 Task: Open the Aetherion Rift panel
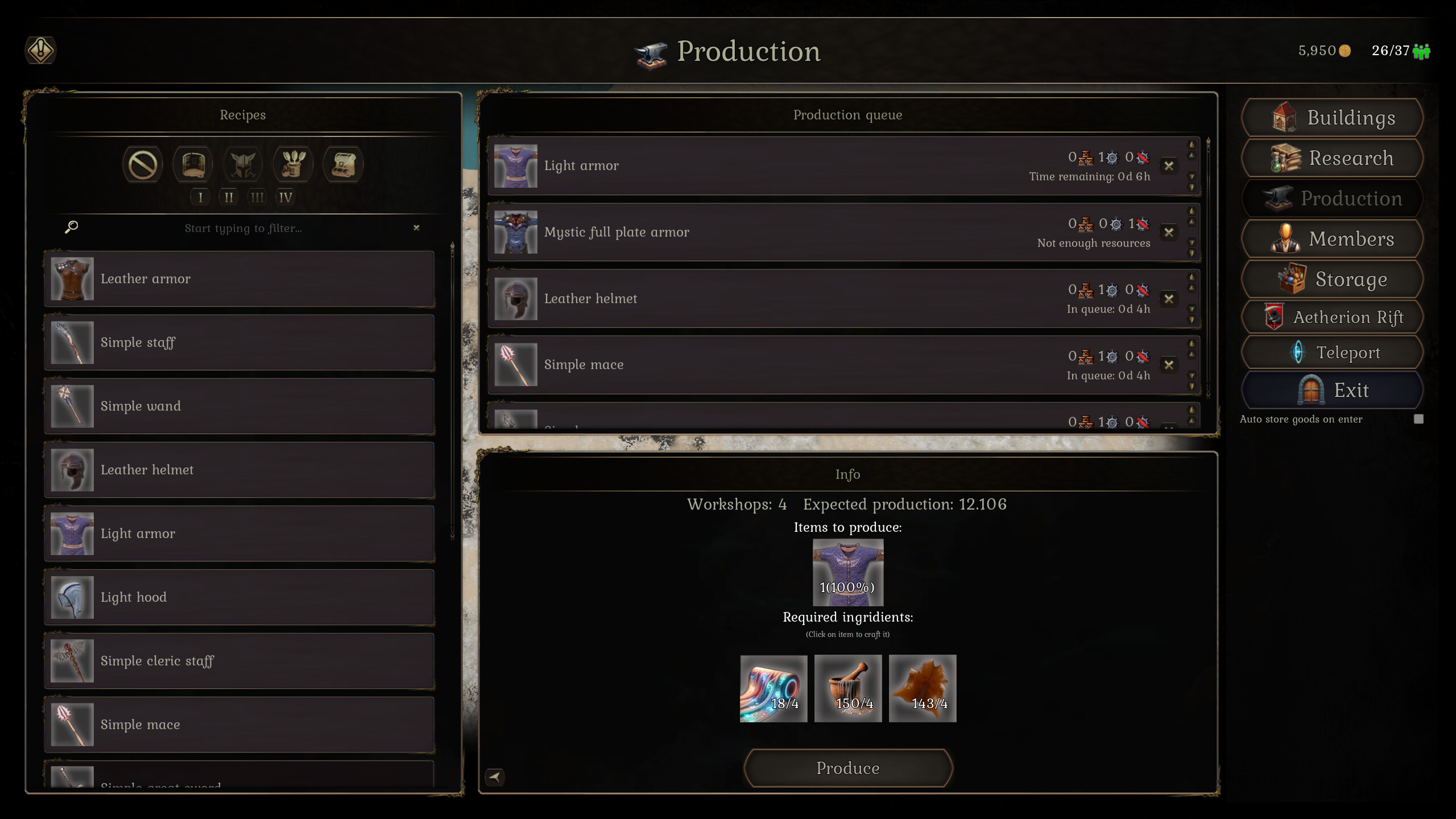point(1332,317)
